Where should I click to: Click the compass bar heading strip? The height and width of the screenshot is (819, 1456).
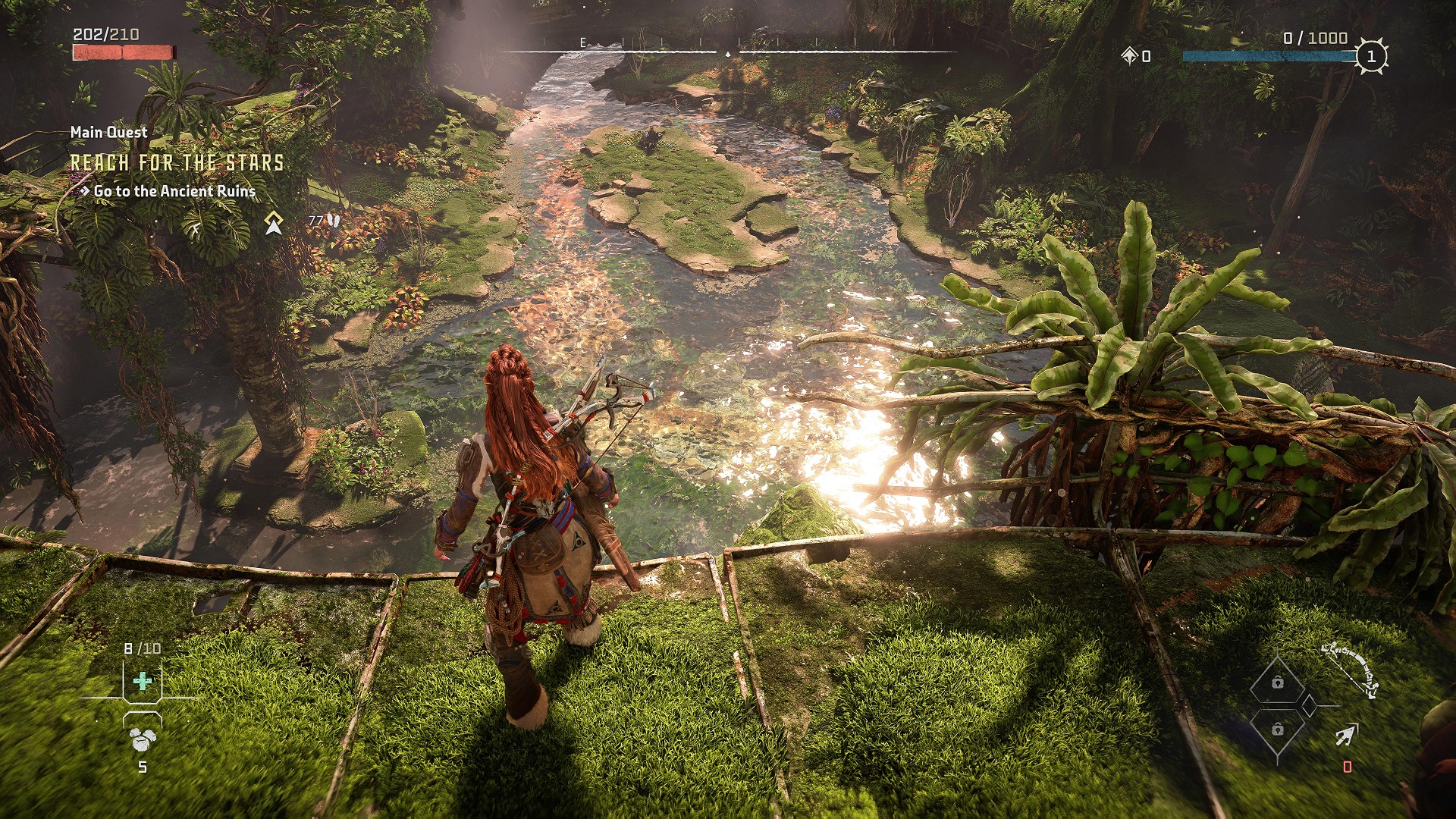(726, 50)
